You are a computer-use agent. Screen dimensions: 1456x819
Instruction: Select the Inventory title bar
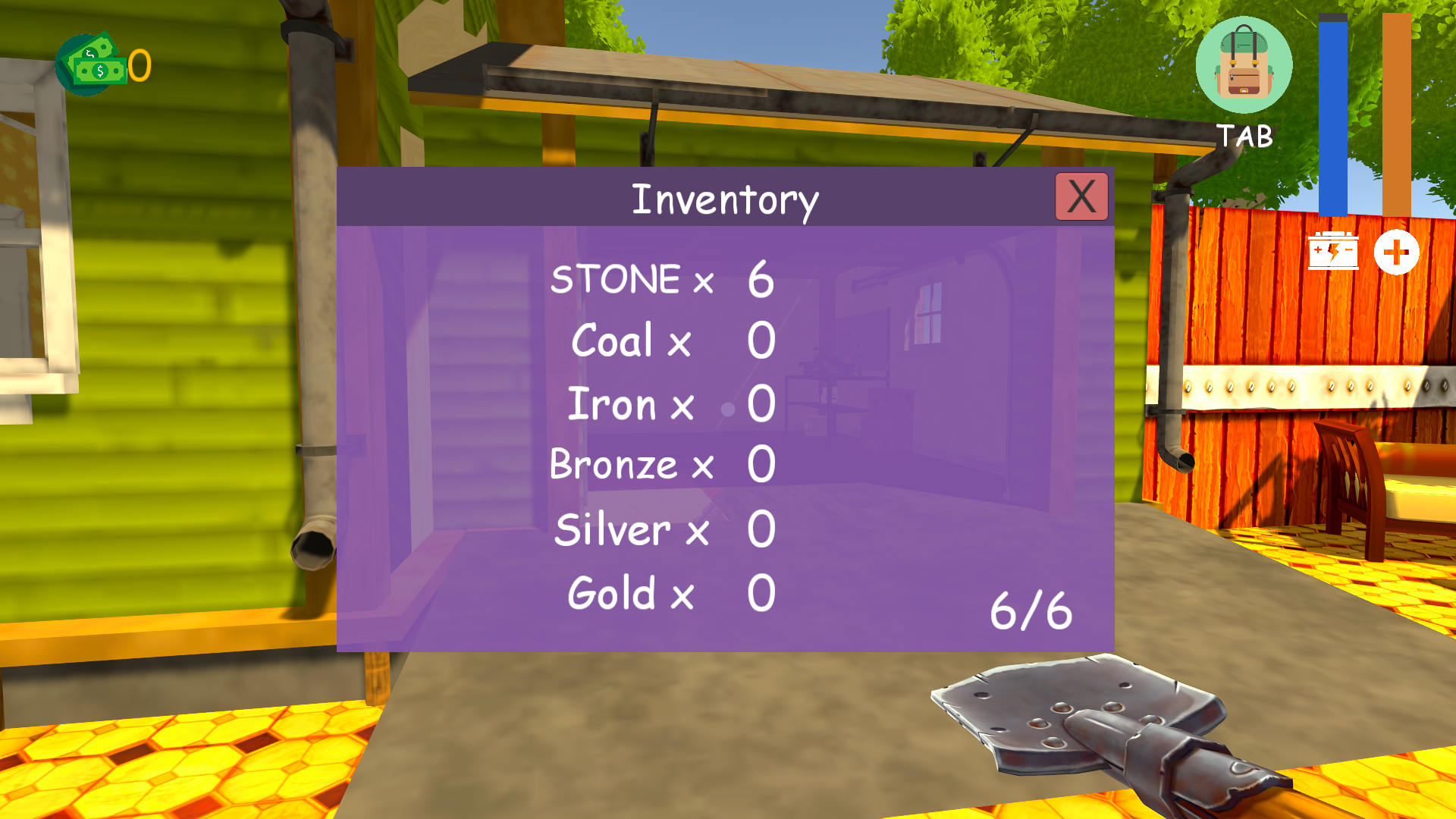coord(726,199)
